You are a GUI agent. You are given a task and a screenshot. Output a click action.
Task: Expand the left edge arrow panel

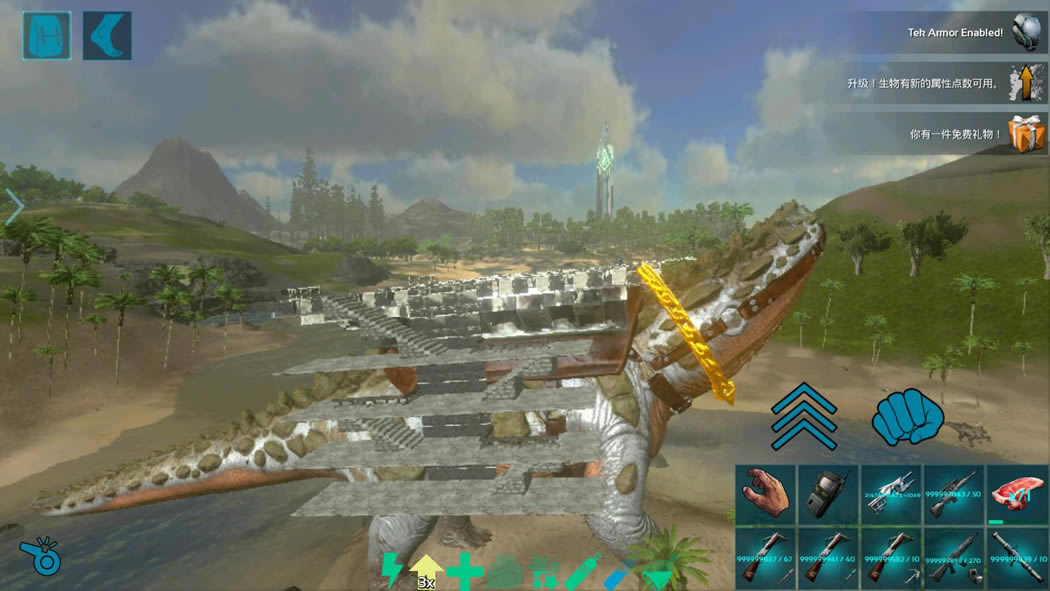pos(14,207)
